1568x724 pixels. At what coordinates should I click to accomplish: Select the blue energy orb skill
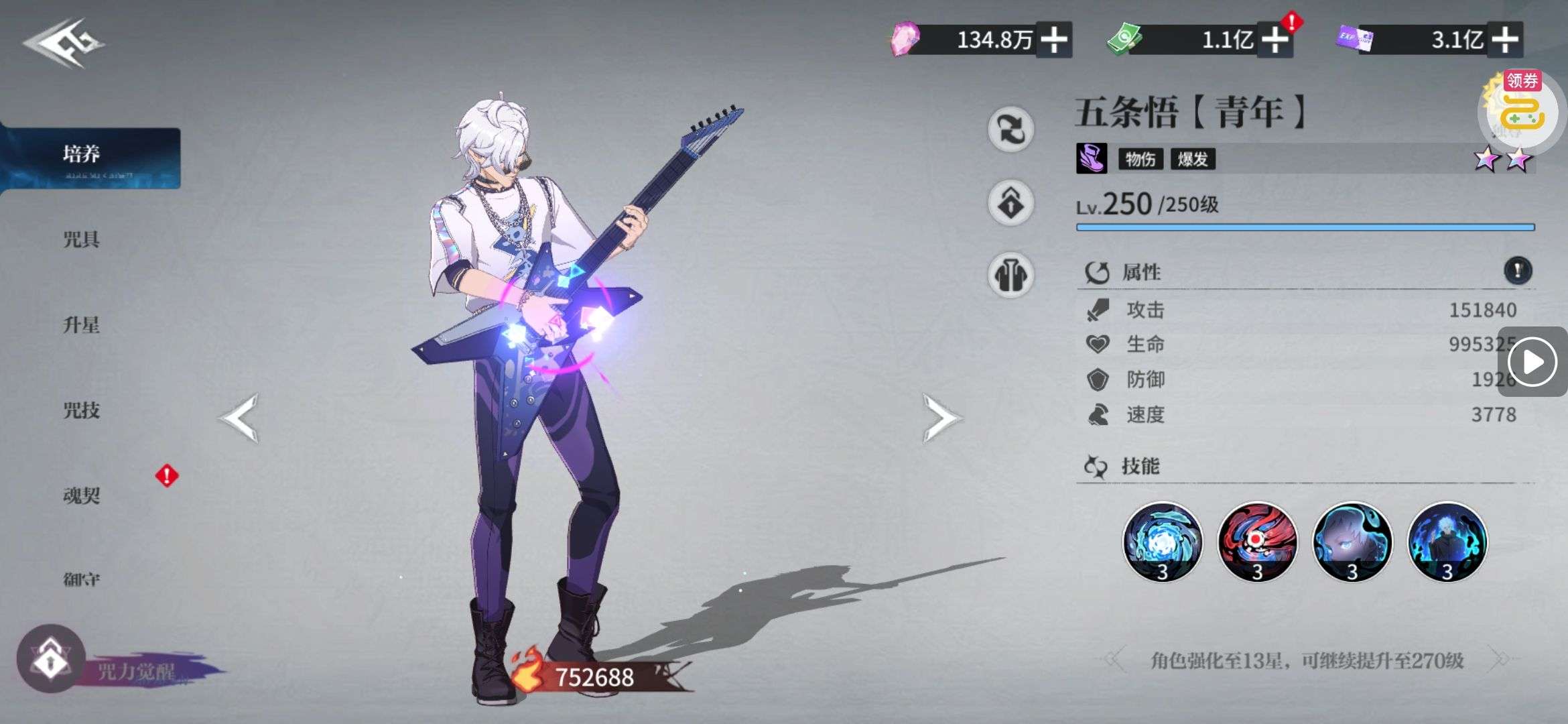click(1163, 542)
